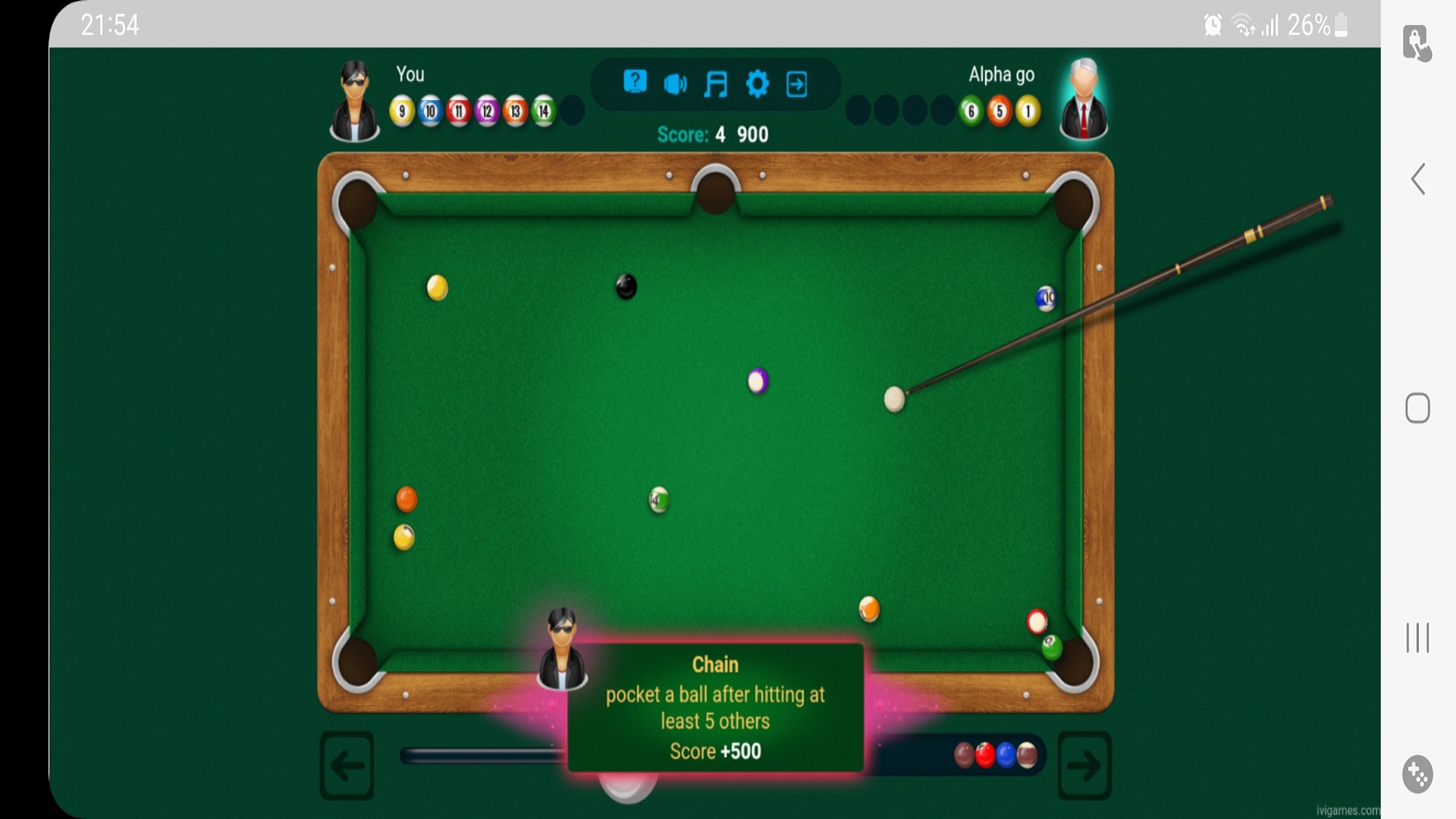
Task: Mute sound using the speaker icon
Action: click(676, 84)
